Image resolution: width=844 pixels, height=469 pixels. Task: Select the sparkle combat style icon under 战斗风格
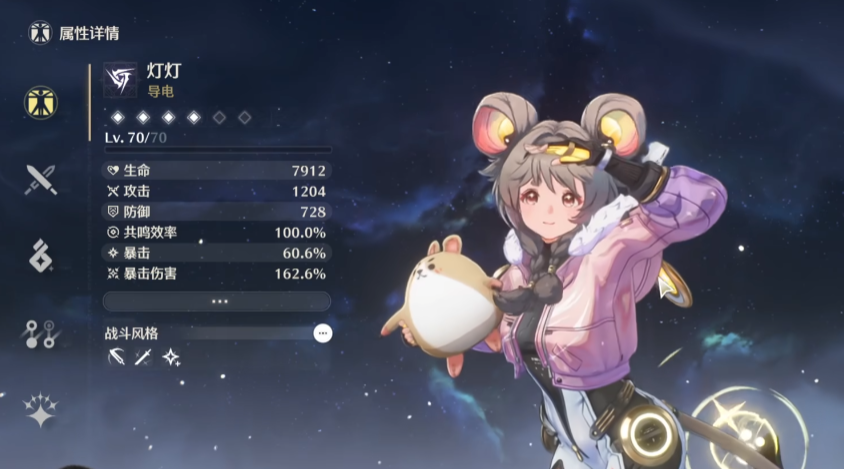click(171, 357)
